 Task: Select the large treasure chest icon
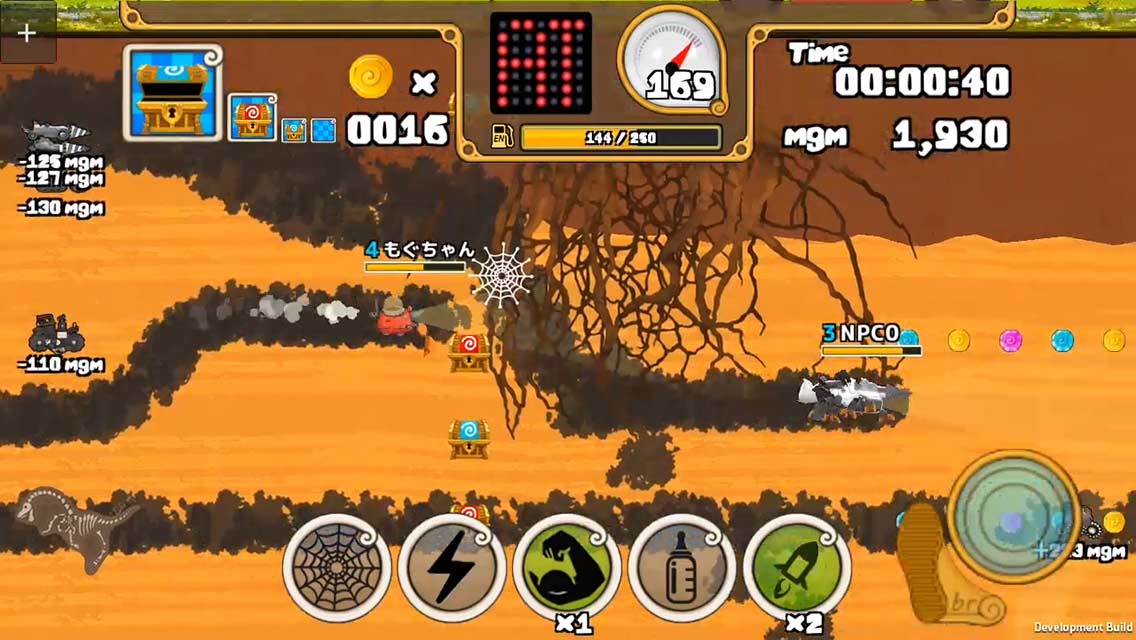click(x=173, y=92)
